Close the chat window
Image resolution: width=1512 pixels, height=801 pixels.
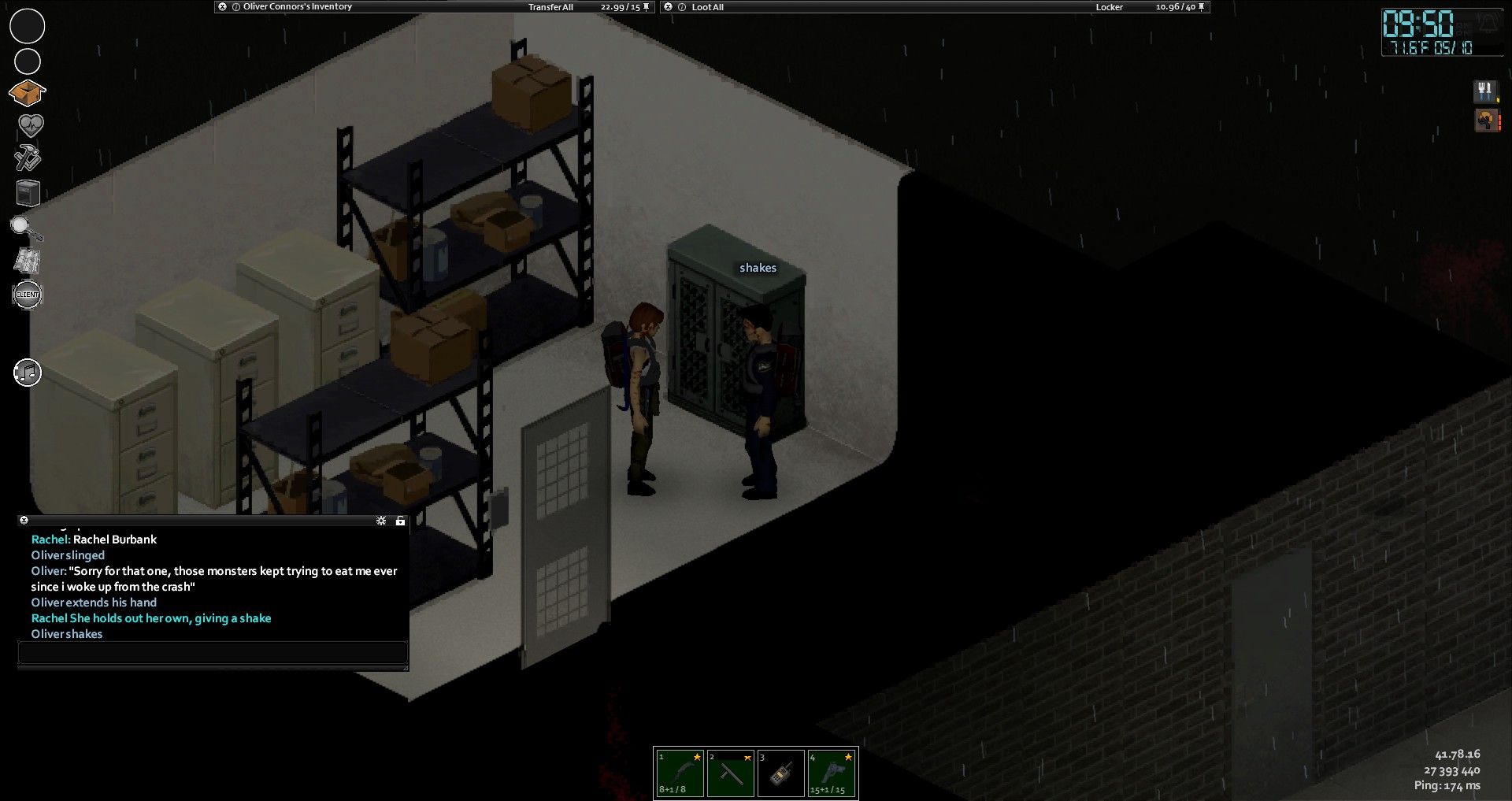pos(24,520)
